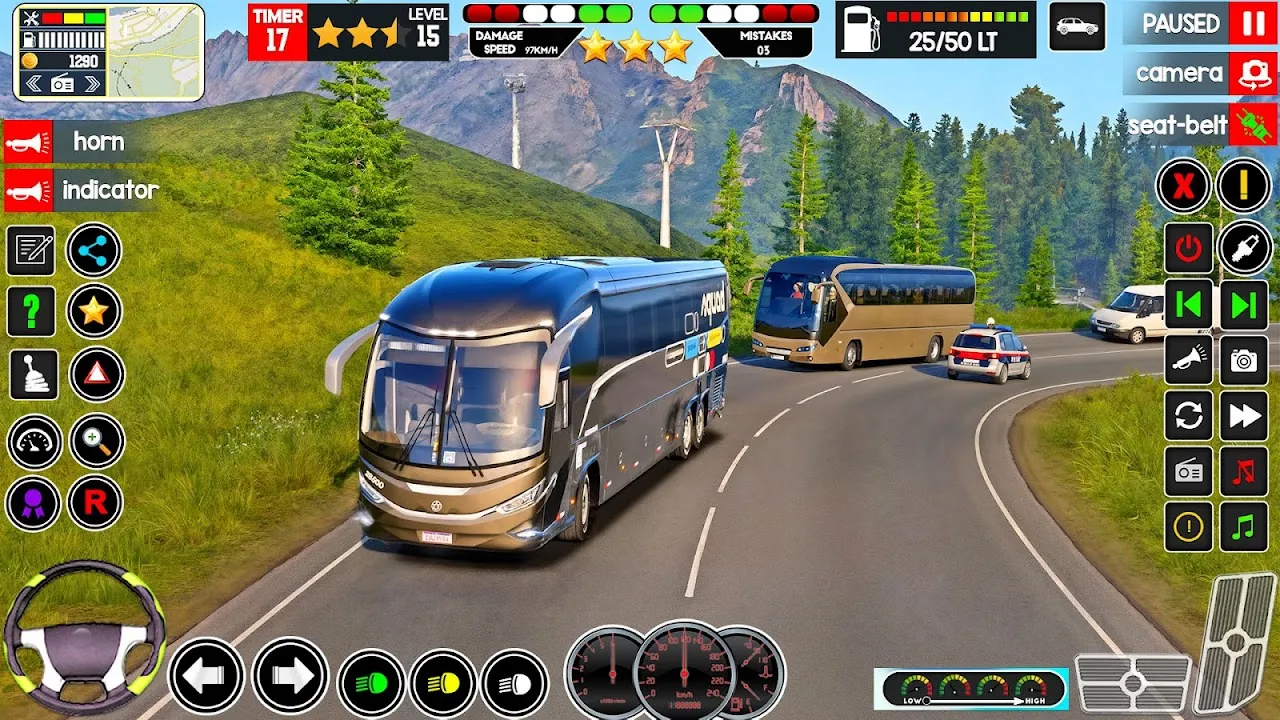The height and width of the screenshot is (720, 1280).
Task: Take a photo with the camera icon
Action: point(1244,361)
